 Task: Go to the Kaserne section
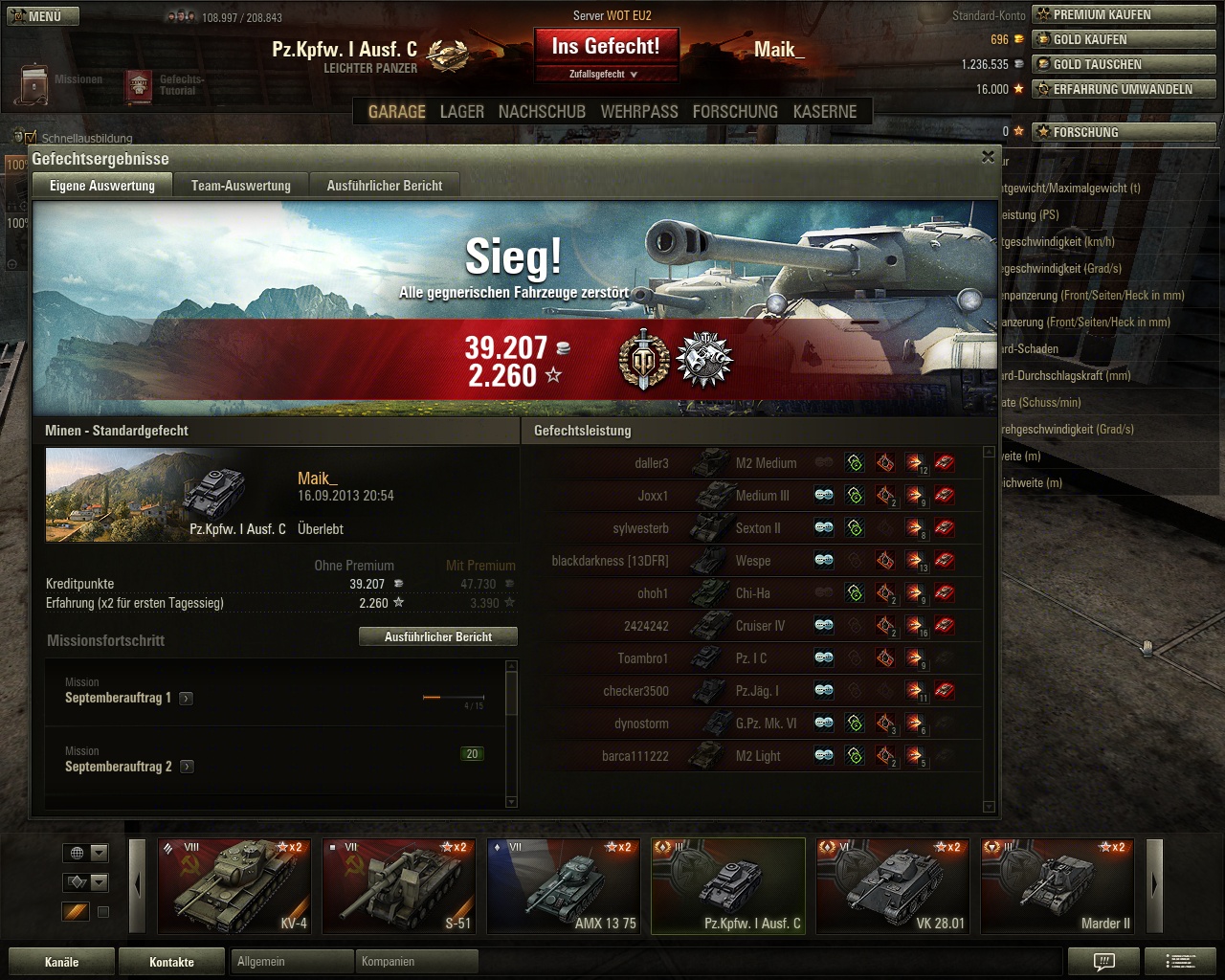tap(824, 112)
